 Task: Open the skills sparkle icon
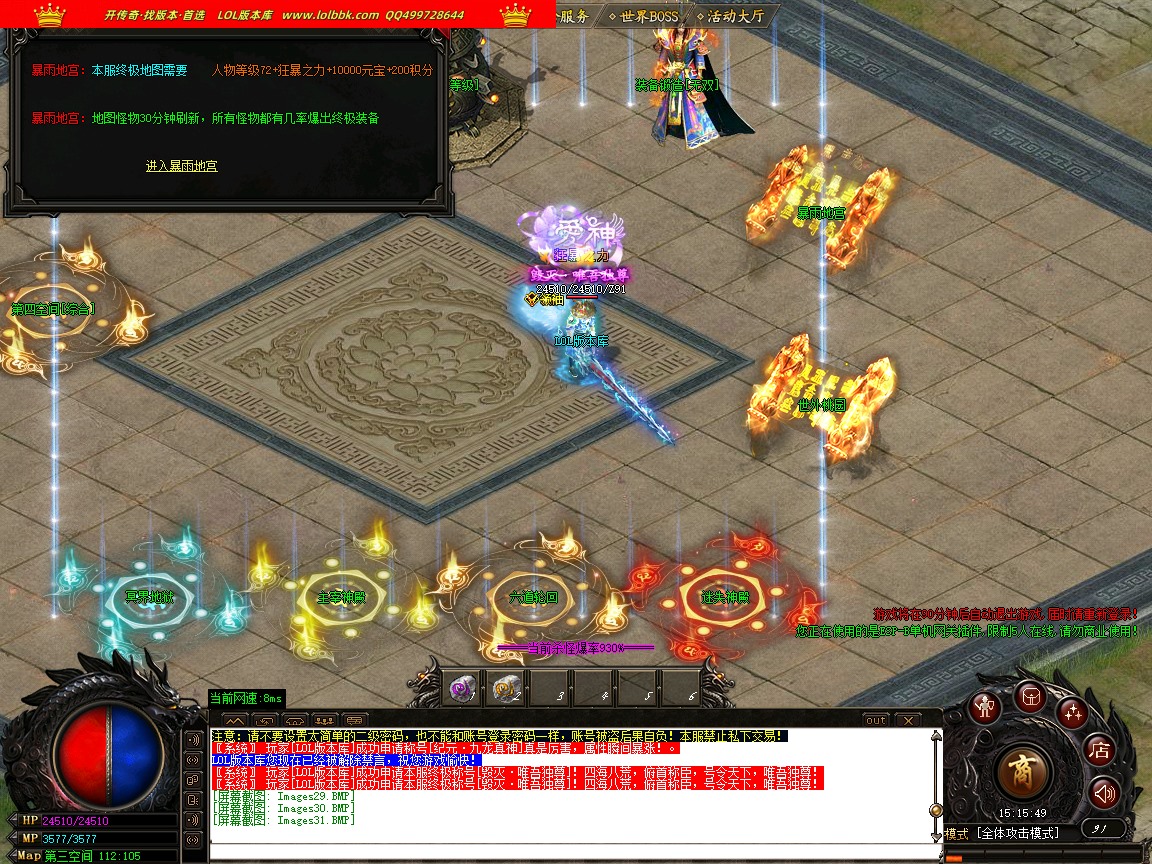tap(1073, 712)
